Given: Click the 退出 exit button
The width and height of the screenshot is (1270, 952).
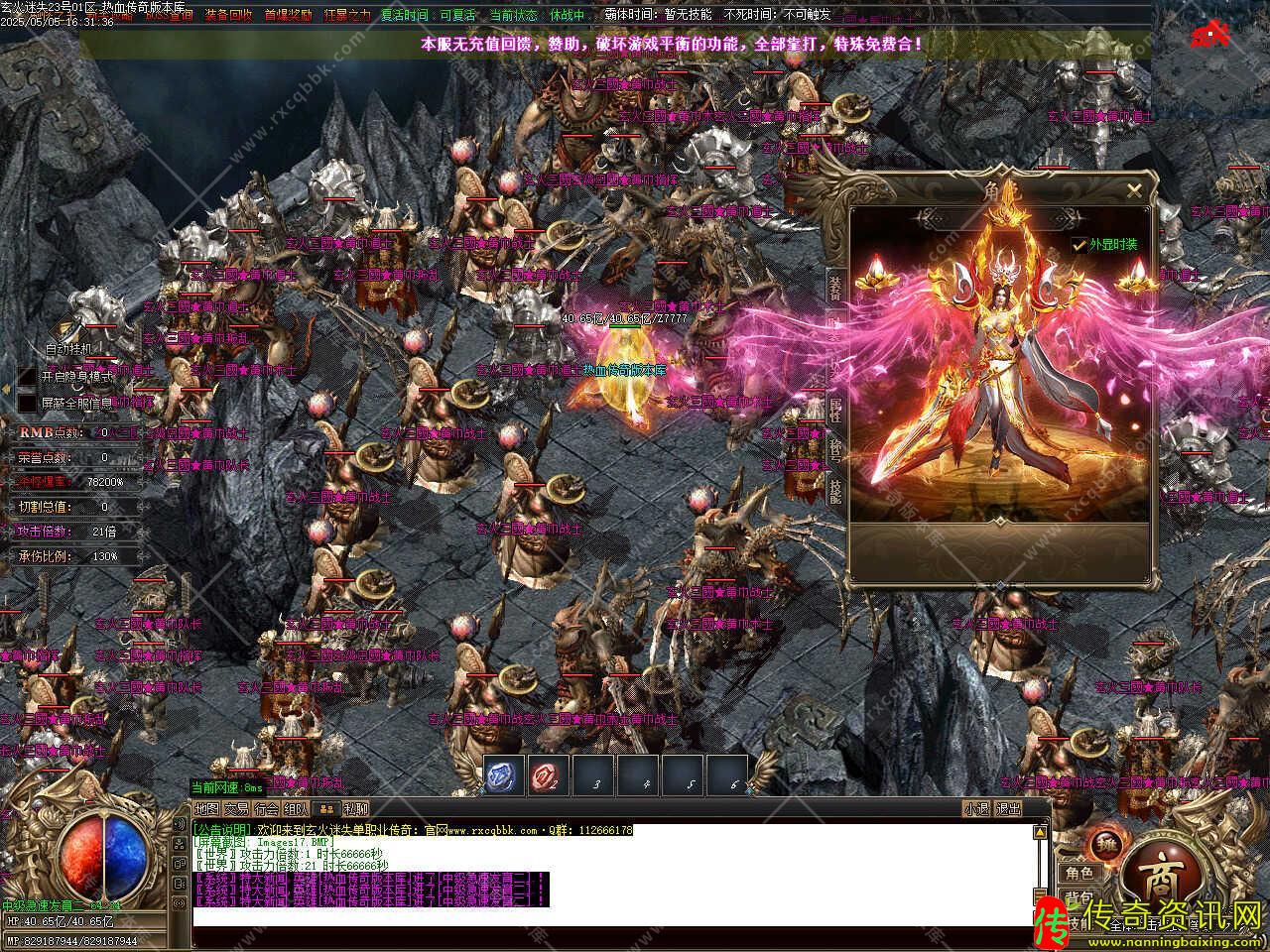Looking at the screenshot, I should click(x=1009, y=809).
